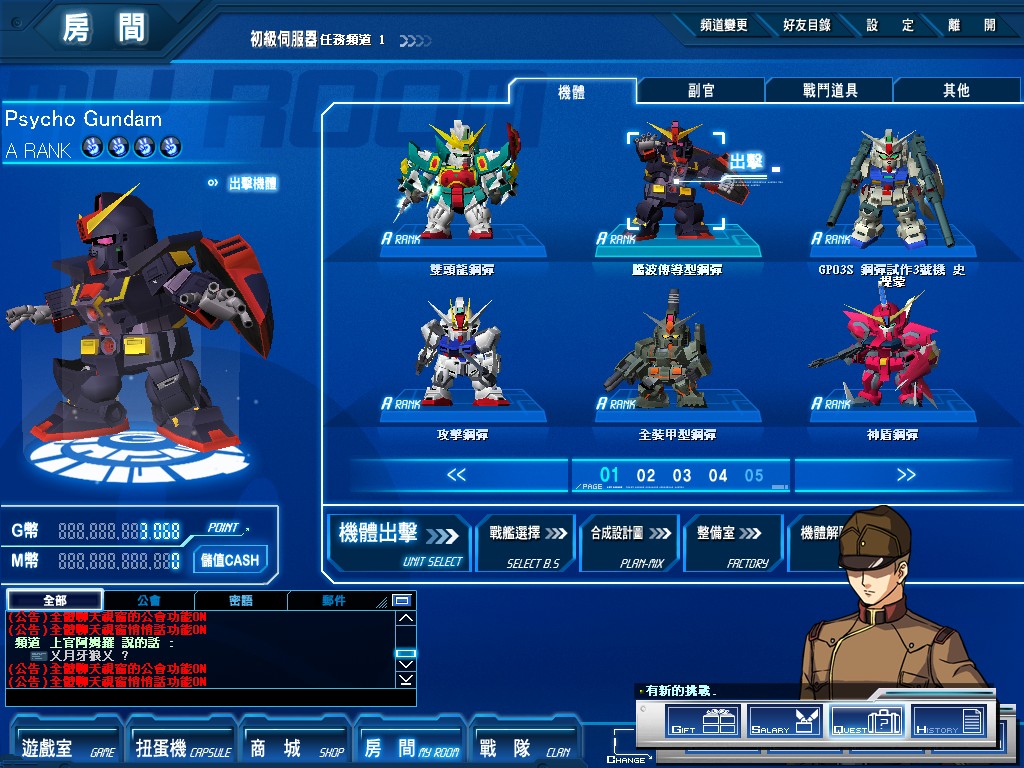1024x768 pixels.
Task: Click the 離開 exit button
Action: pyautogui.click(x=975, y=26)
